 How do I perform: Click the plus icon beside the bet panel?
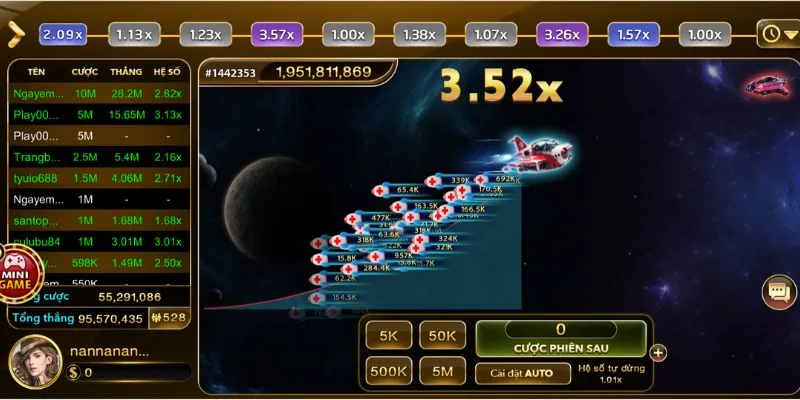[657, 352]
